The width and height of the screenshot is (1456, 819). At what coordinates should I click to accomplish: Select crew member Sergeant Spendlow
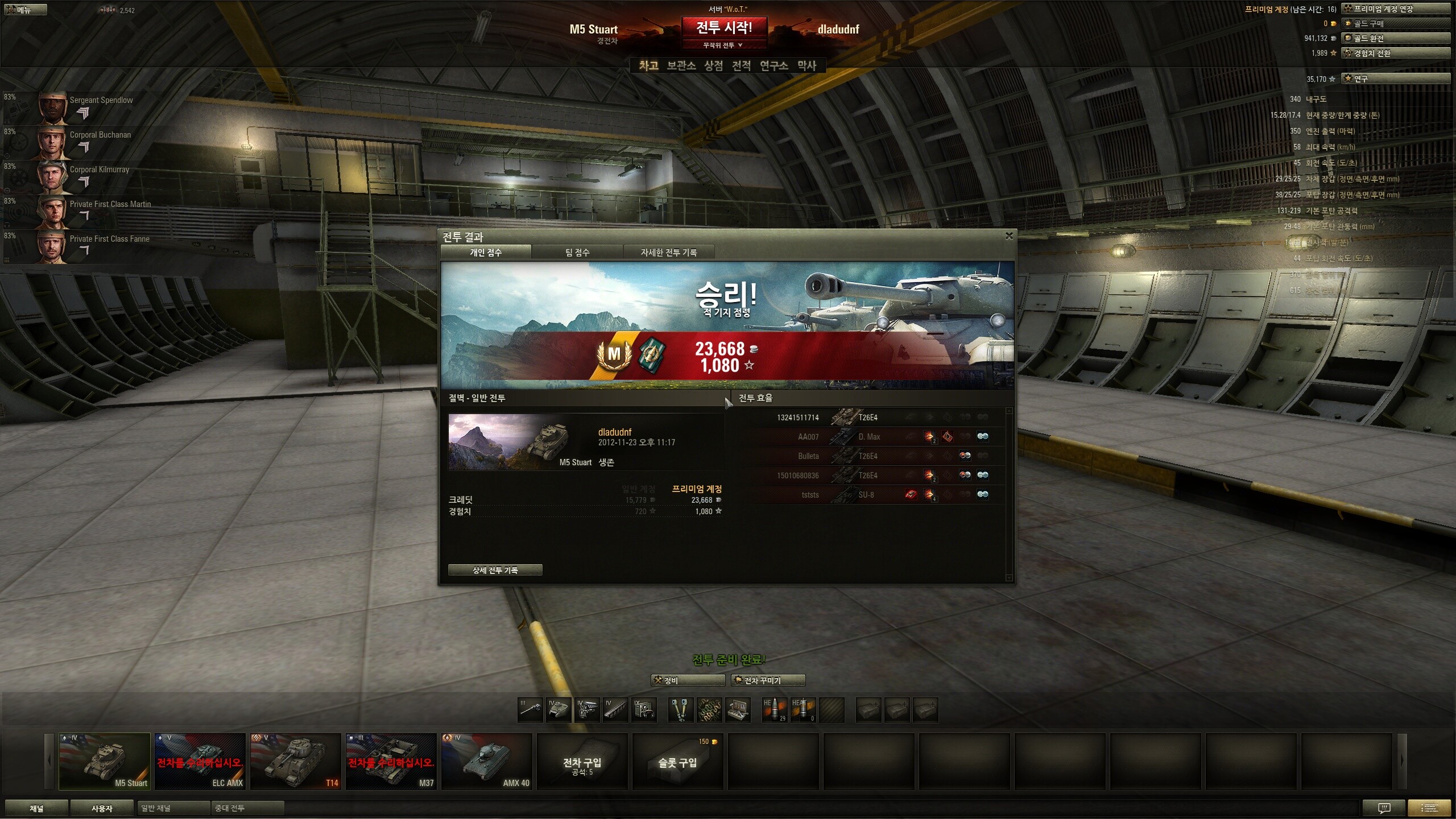click(x=85, y=107)
